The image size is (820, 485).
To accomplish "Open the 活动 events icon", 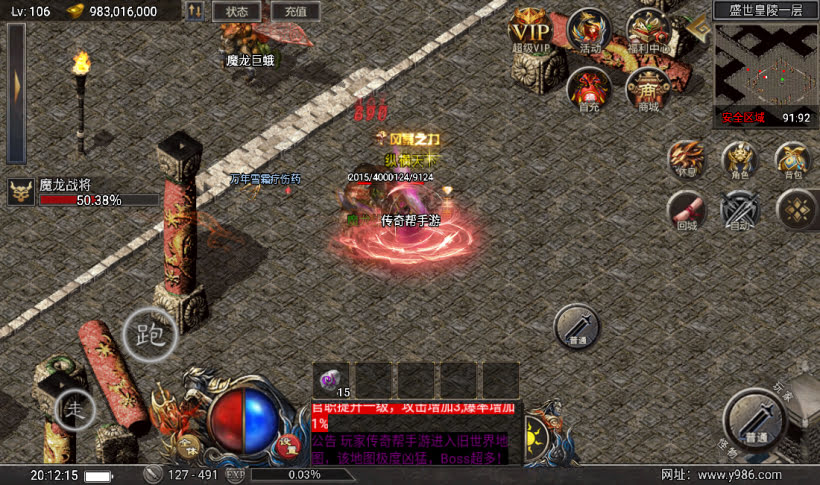I will (589, 30).
